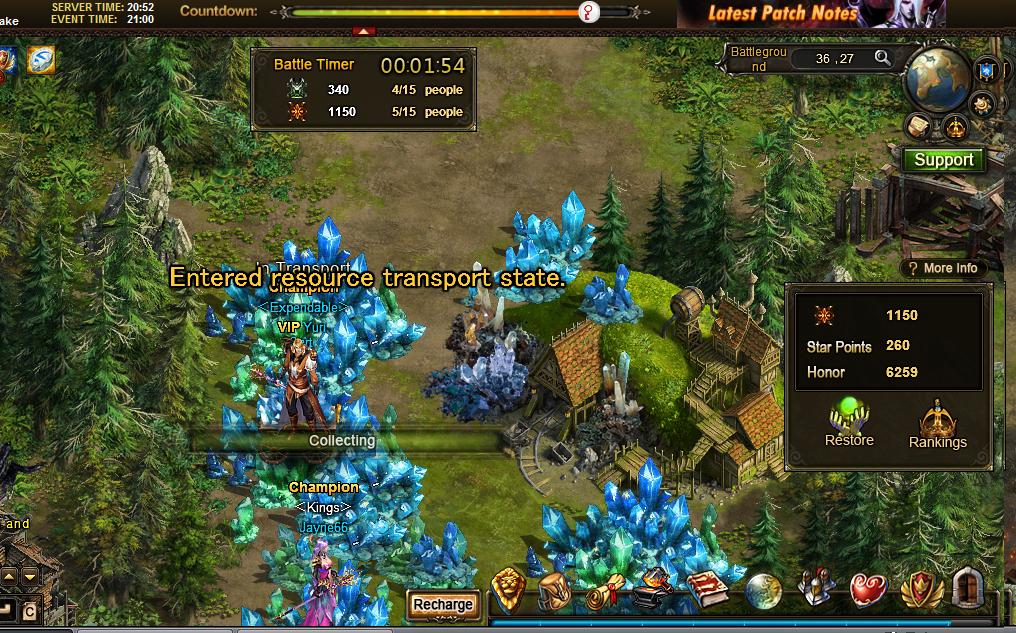The image size is (1016, 633).
Task: Open the world globe map
Action: coord(937,77)
